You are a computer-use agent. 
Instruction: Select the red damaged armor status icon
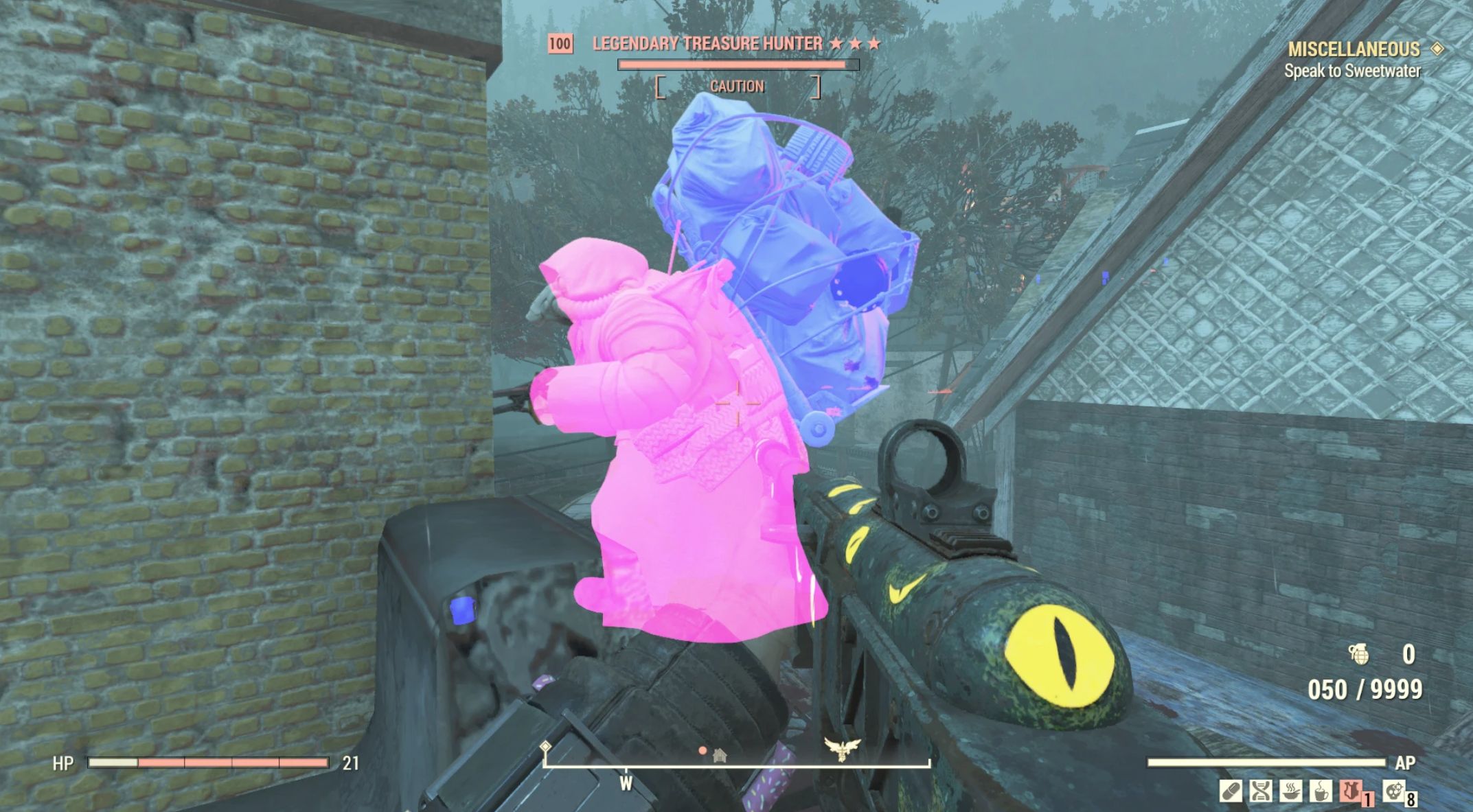1350,791
